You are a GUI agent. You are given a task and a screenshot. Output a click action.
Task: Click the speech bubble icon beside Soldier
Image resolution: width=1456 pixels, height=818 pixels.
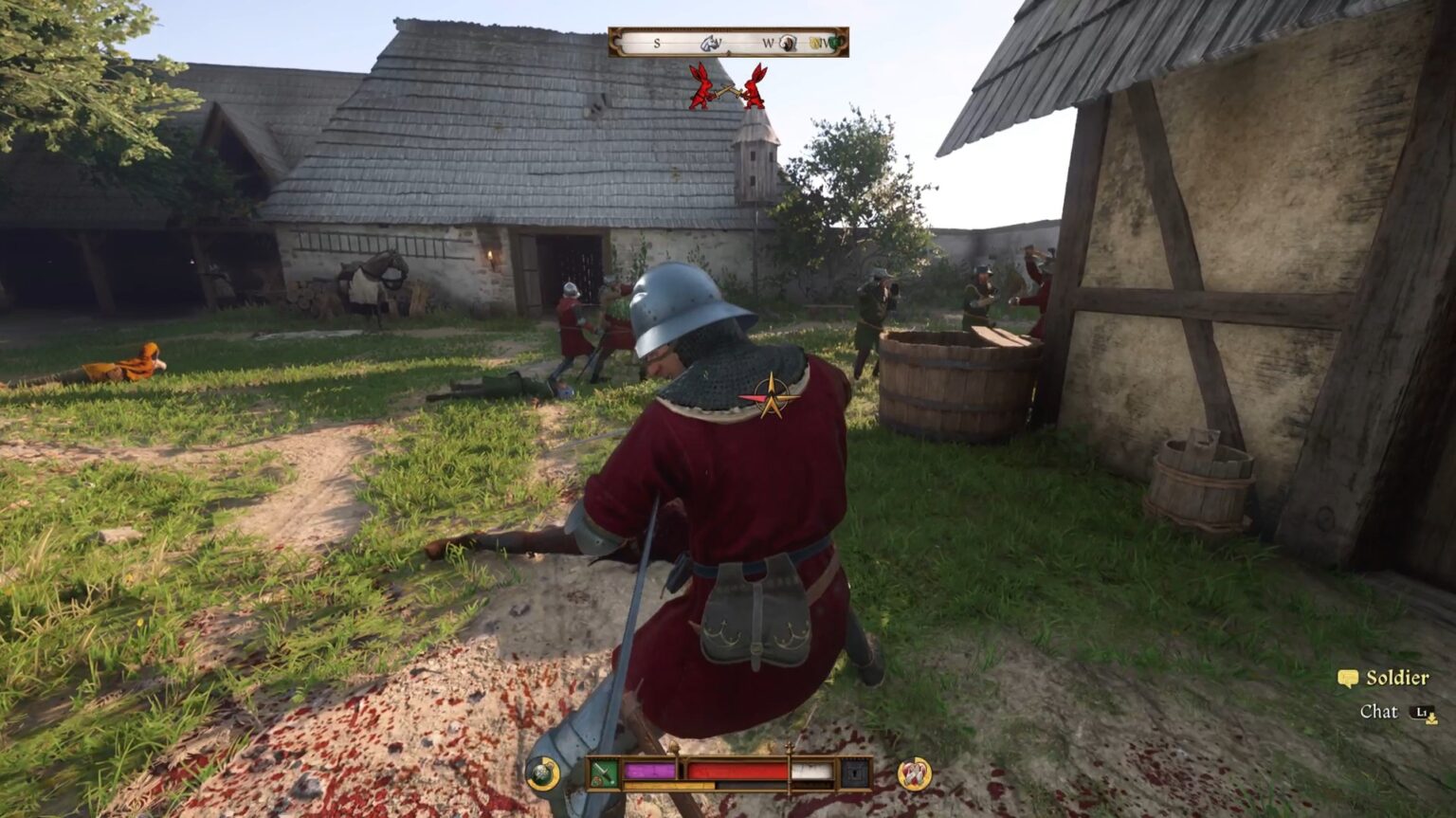tap(1346, 679)
